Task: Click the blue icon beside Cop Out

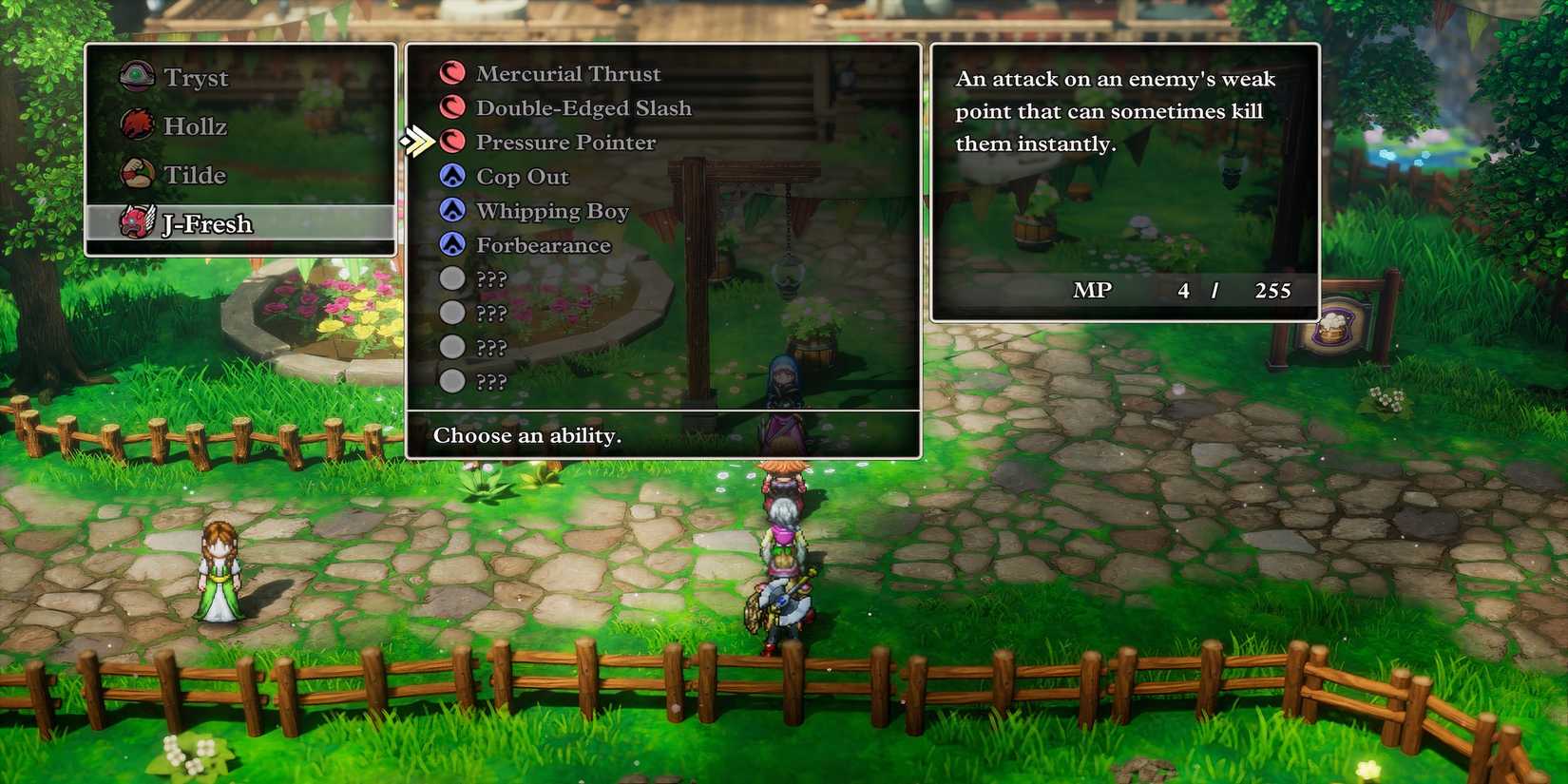Action: [x=452, y=175]
